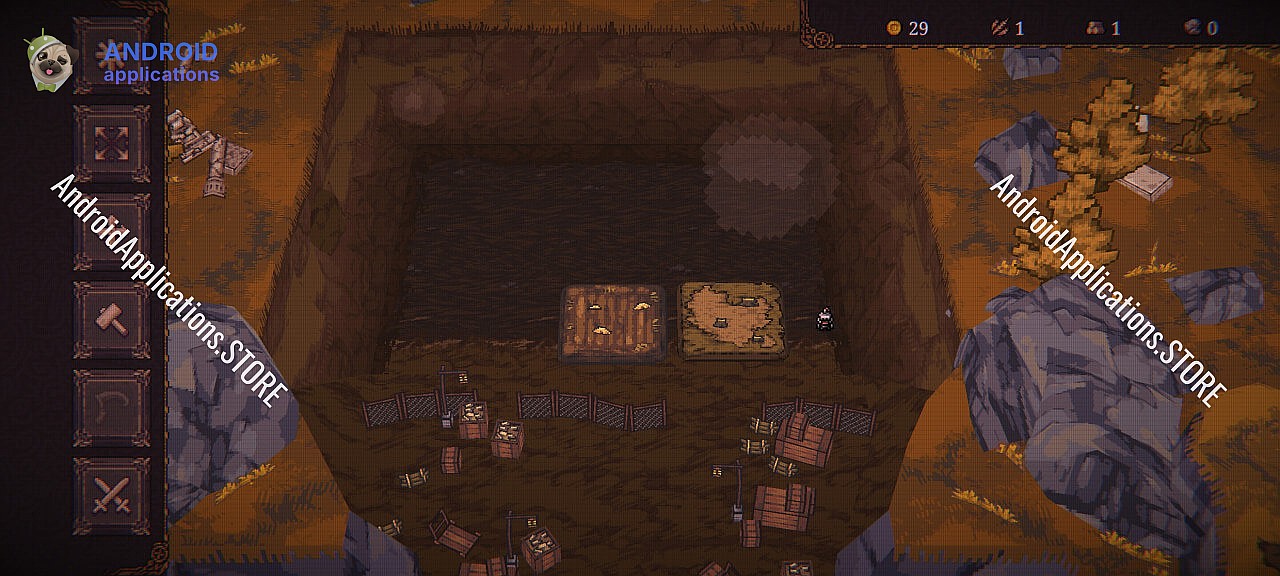The image size is (1280, 576).
Task: Click the Android Applications pug logo
Action: click(x=47, y=62)
